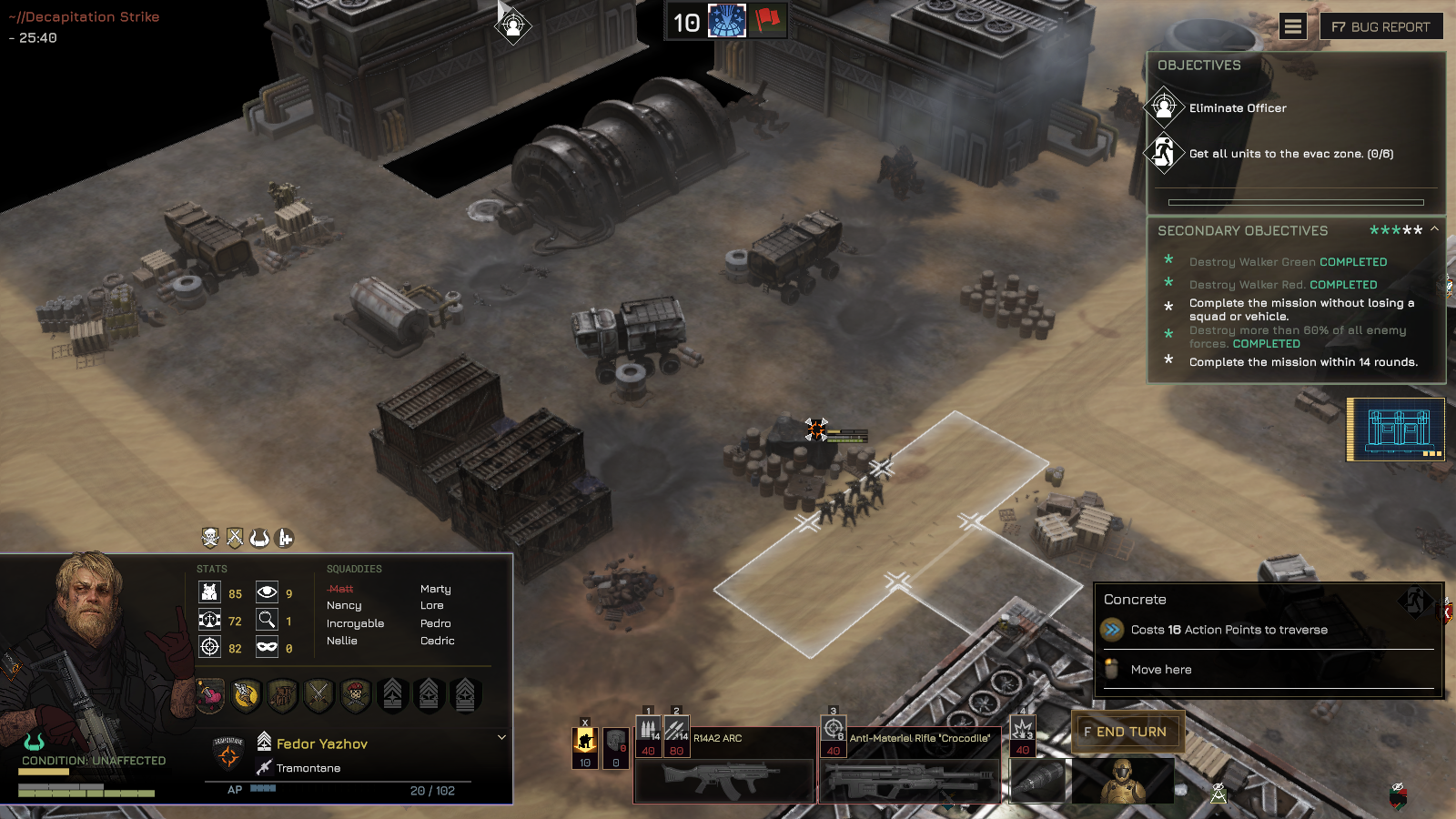Click the blue building minimap thumbnail
Viewport: 1456px width, 819px height.
click(1396, 429)
